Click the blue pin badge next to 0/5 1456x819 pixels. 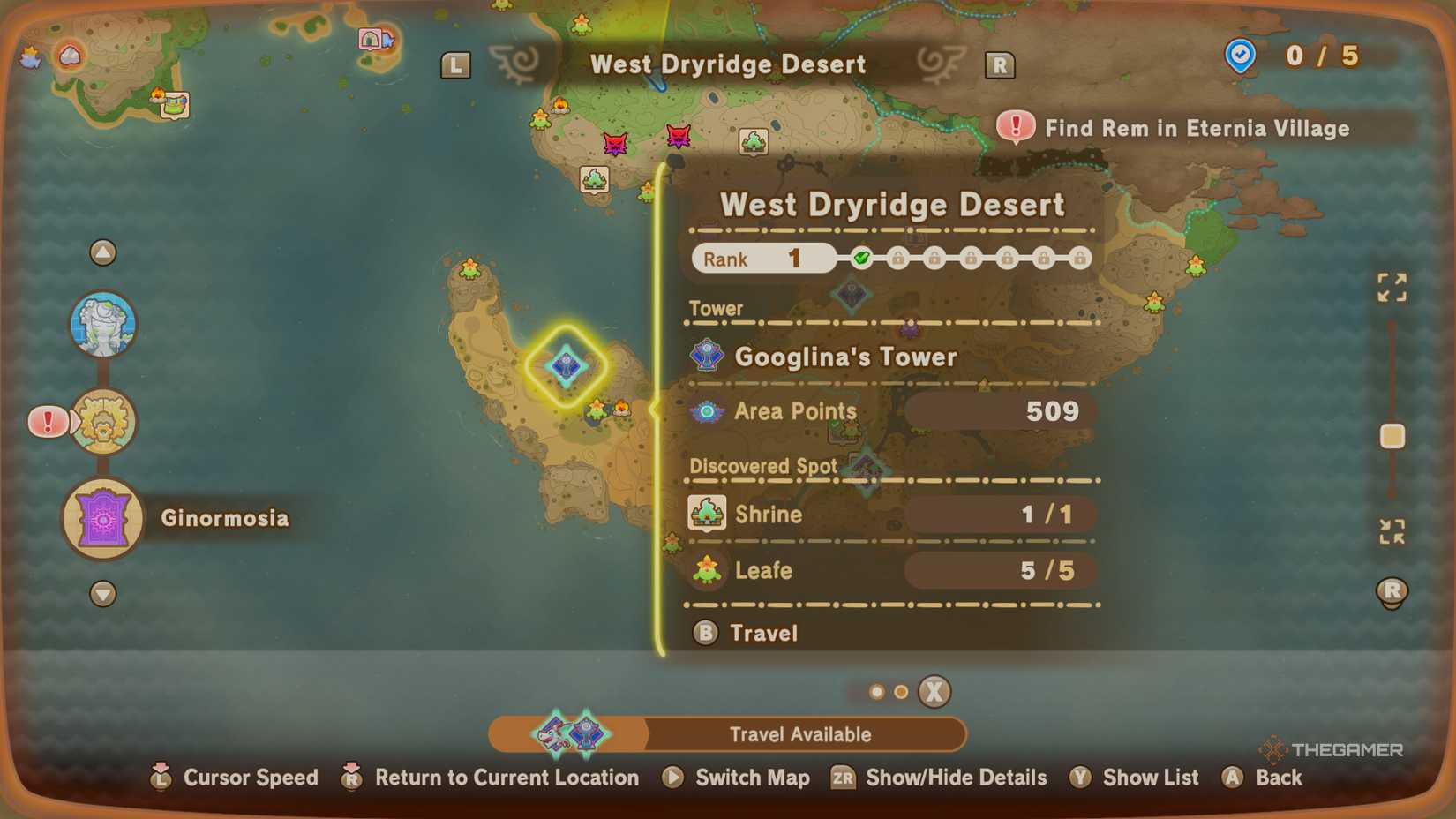coord(1239,56)
